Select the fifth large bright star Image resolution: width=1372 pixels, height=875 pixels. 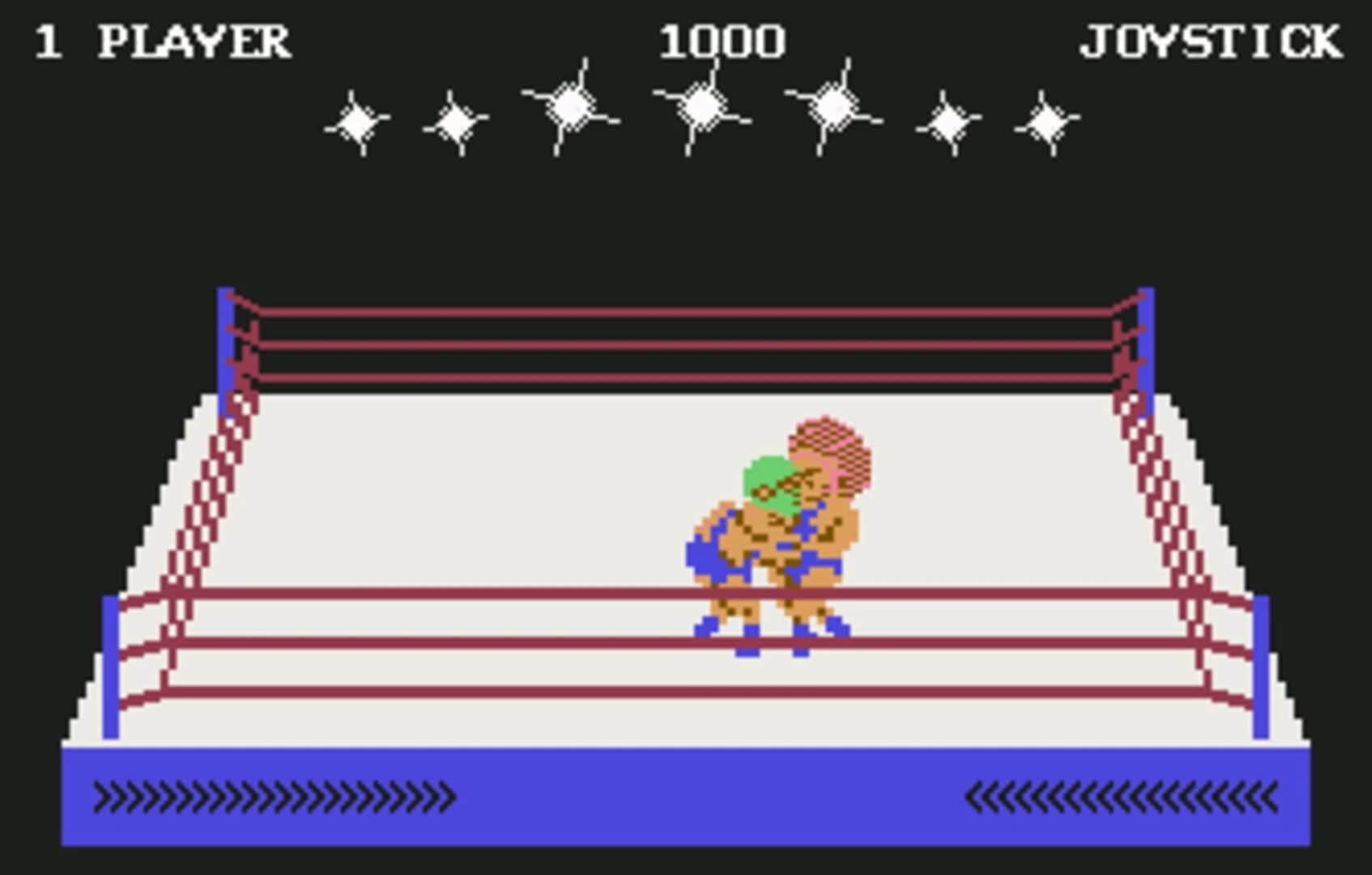834,105
